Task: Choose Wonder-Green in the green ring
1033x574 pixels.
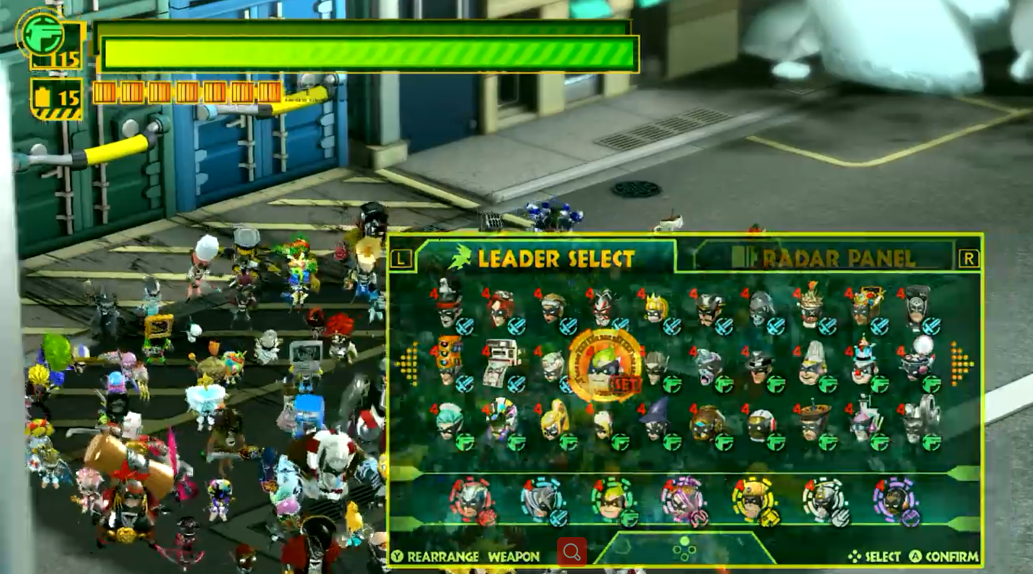Action: tap(612, 499)
